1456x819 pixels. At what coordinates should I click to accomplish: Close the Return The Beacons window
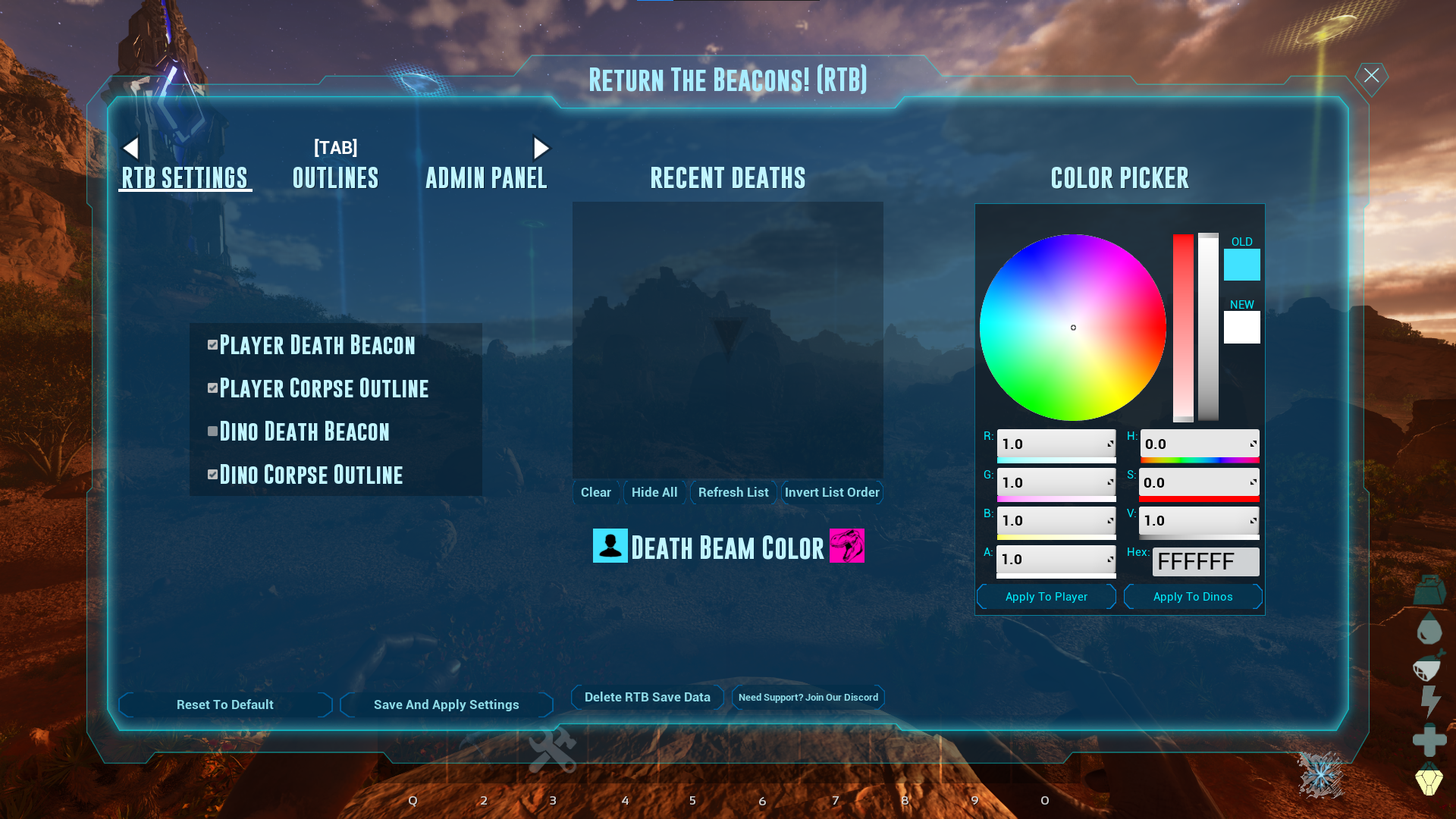(x=1371, y=76)
